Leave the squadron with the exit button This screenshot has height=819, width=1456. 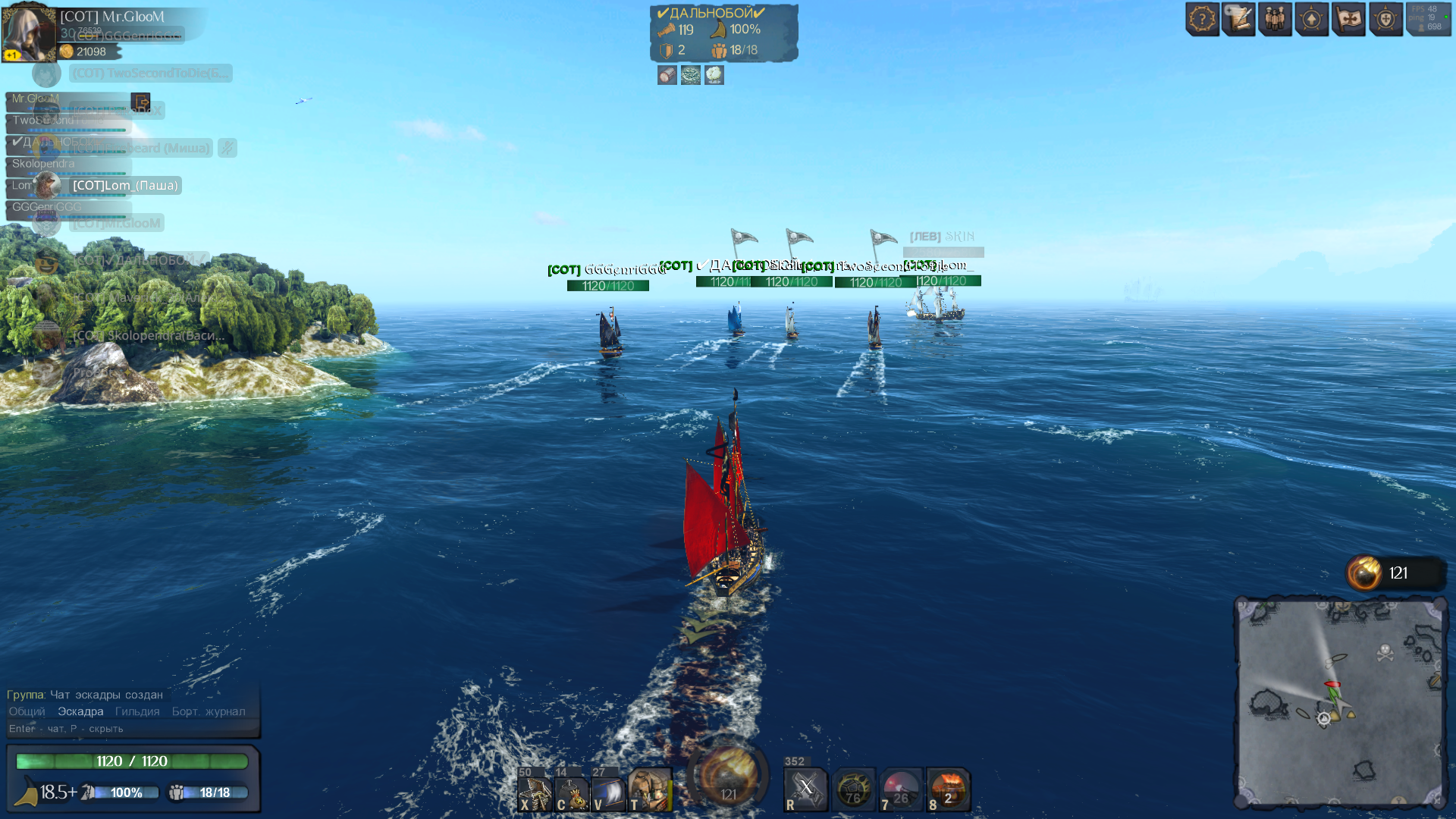(140, 102)
